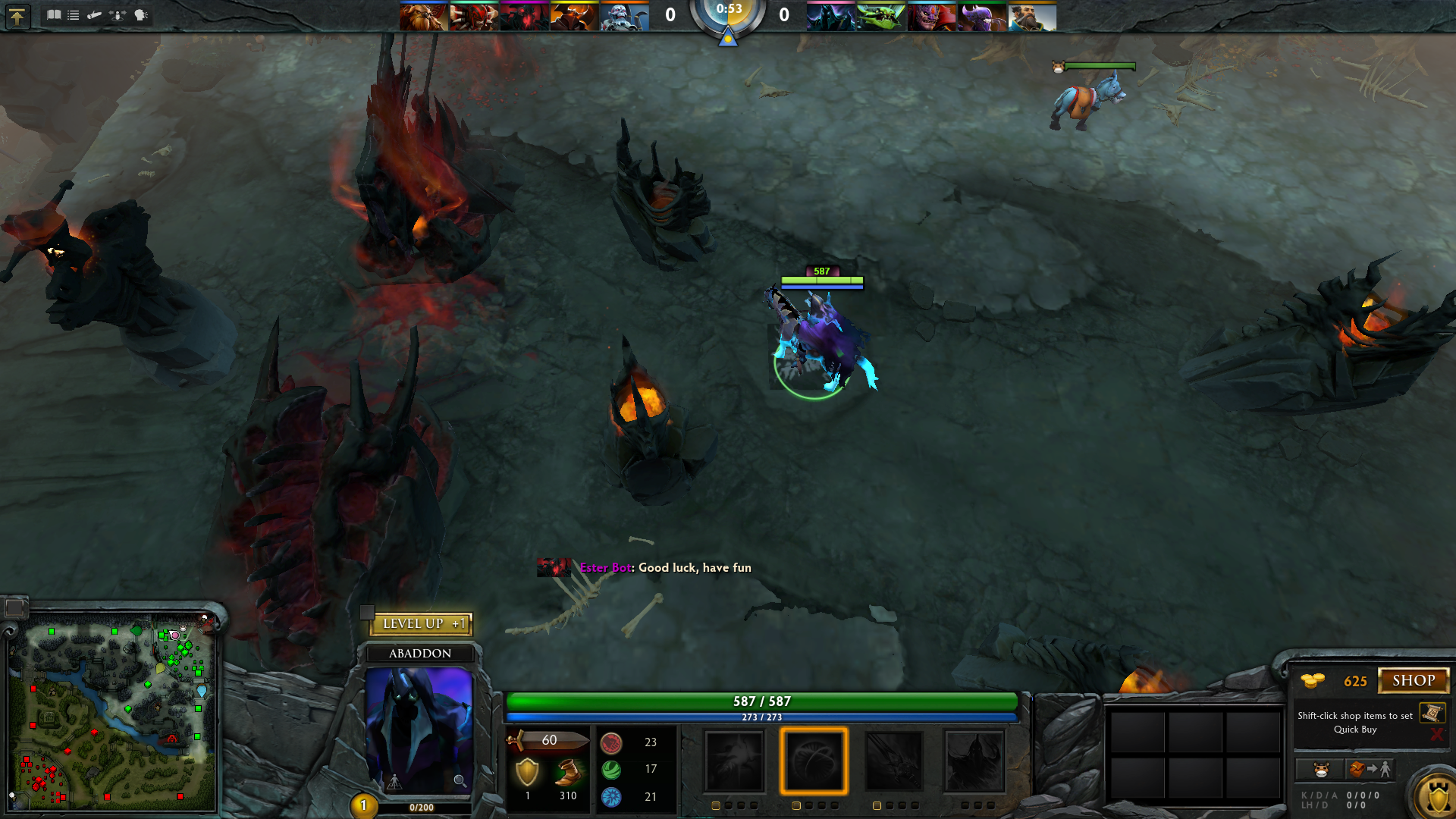Activate the Mist Coil ability icon

click(x=734, y=761)
